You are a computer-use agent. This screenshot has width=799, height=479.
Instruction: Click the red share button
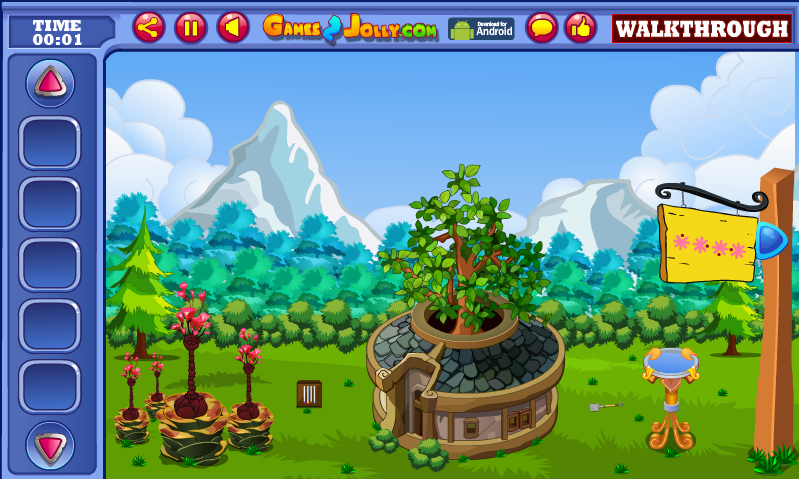coord(149,27)
